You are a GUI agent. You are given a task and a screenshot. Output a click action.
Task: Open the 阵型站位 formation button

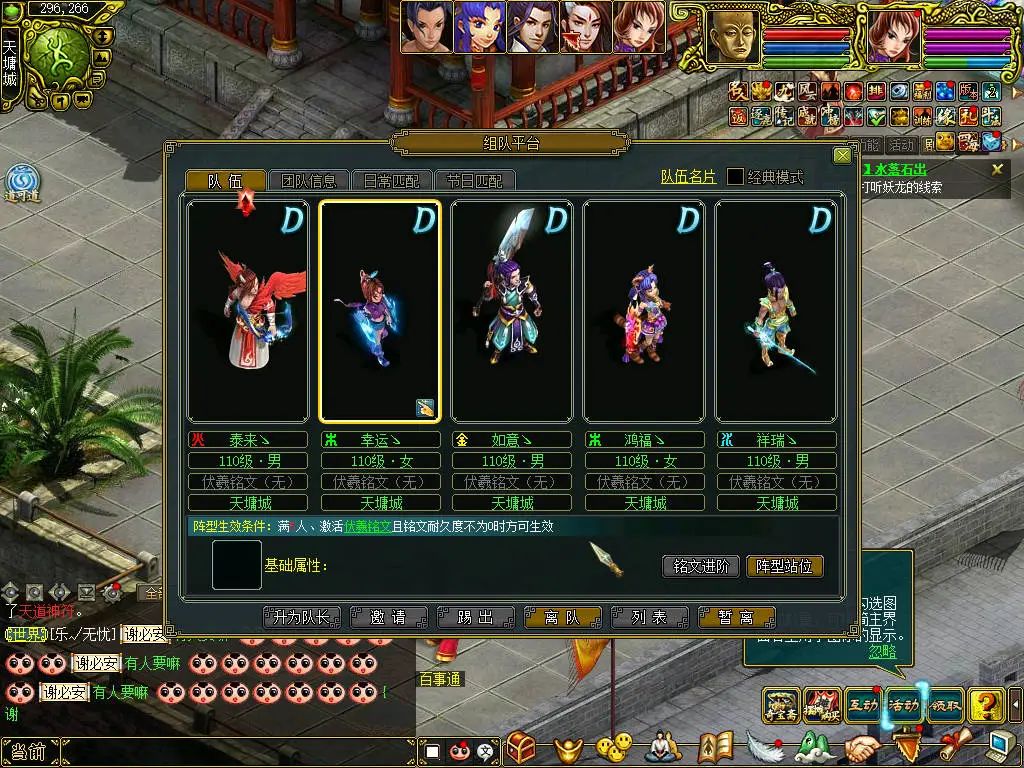point(785,566)
